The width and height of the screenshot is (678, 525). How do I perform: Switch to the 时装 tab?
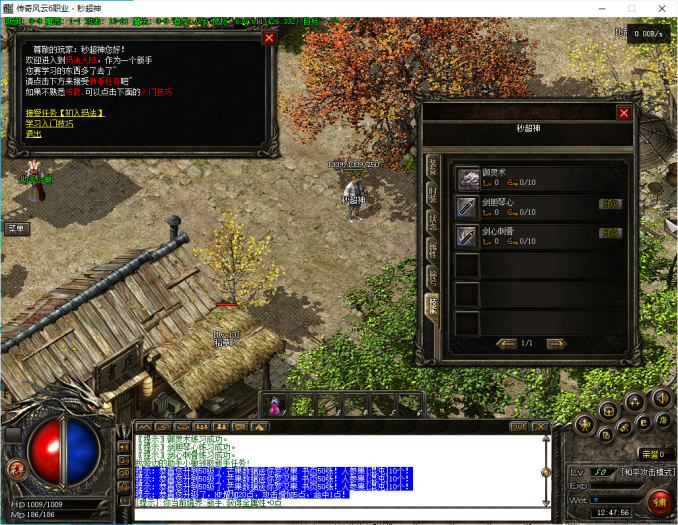[x=433, y=193]
